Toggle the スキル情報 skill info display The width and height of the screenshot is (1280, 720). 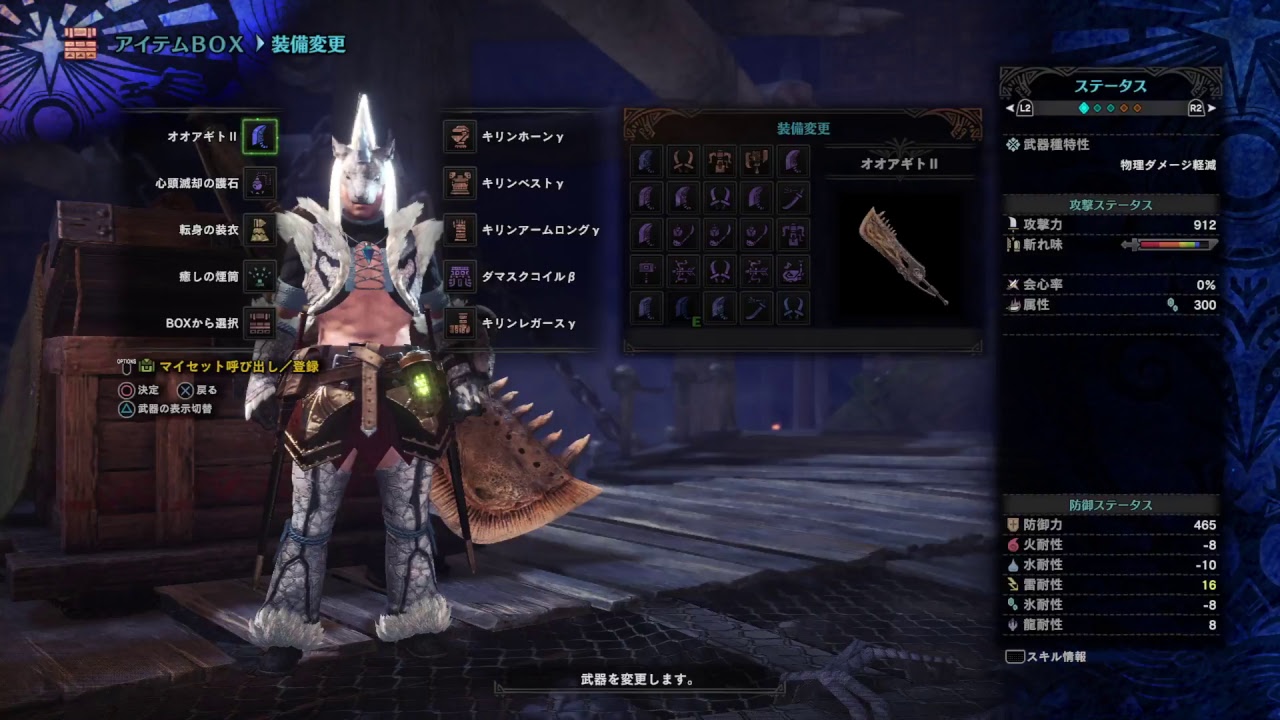1046,657
